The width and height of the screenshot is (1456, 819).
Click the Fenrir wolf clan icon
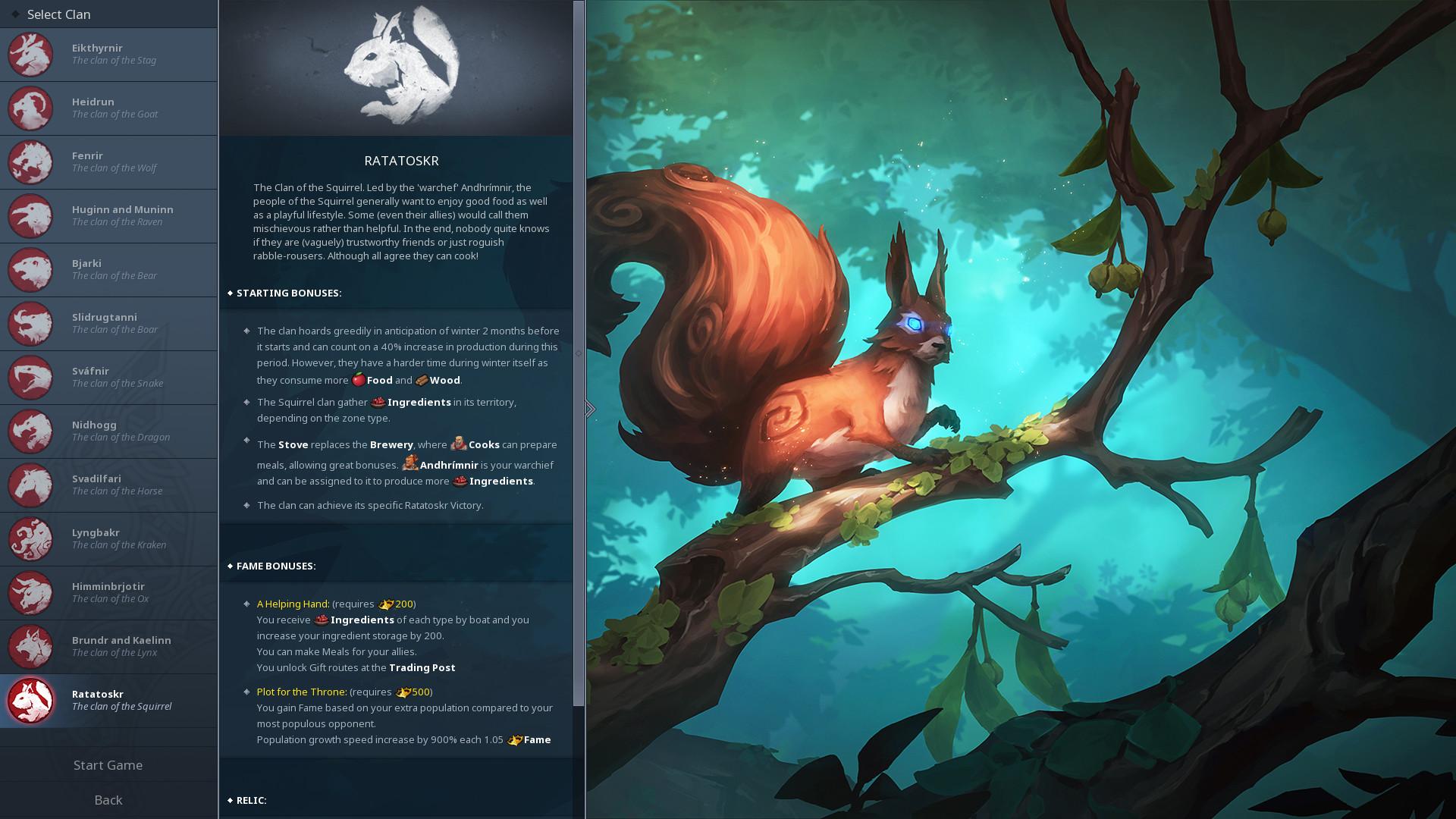coord(30,162)
